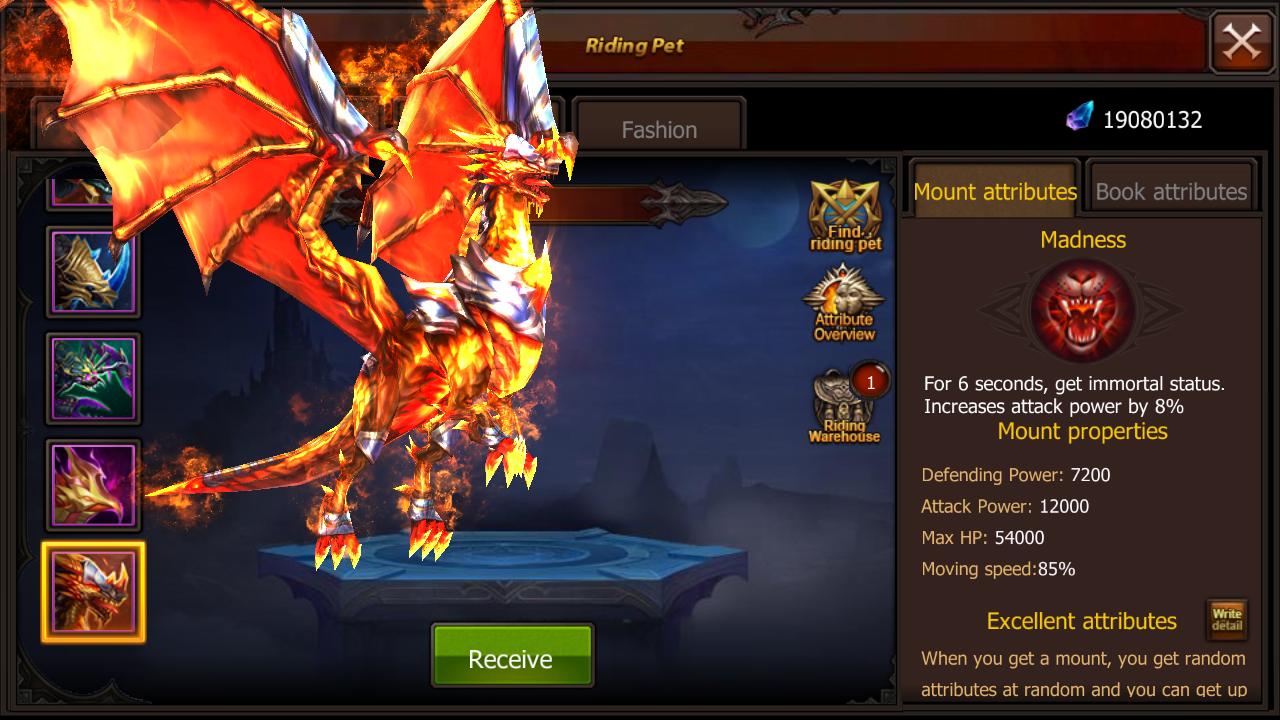Select the highlighted fire dragon mount thumbnail
The width and height of the screenshot is (1280, 720).
93,592
